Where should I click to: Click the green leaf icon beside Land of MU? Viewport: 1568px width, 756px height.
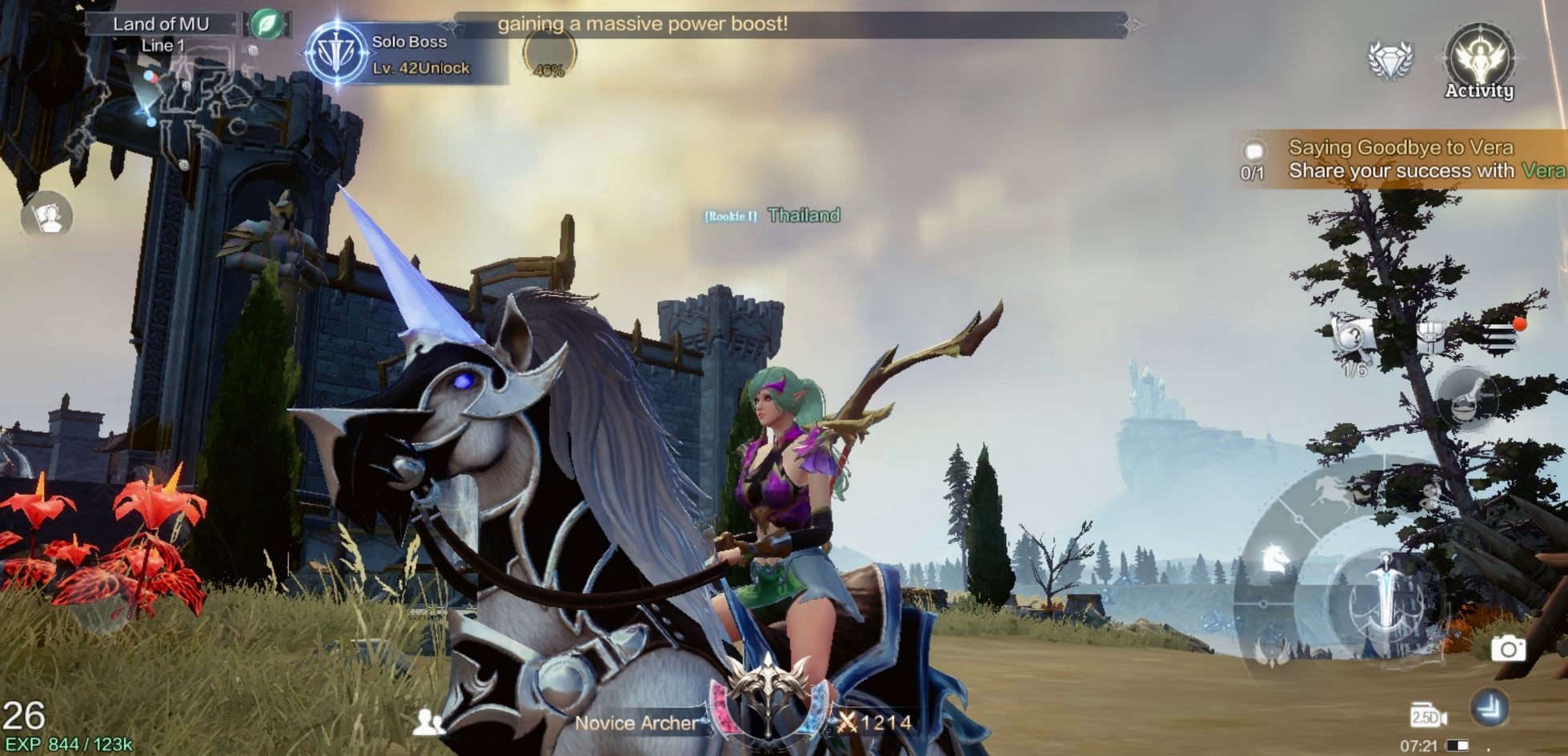coord(267,25)
